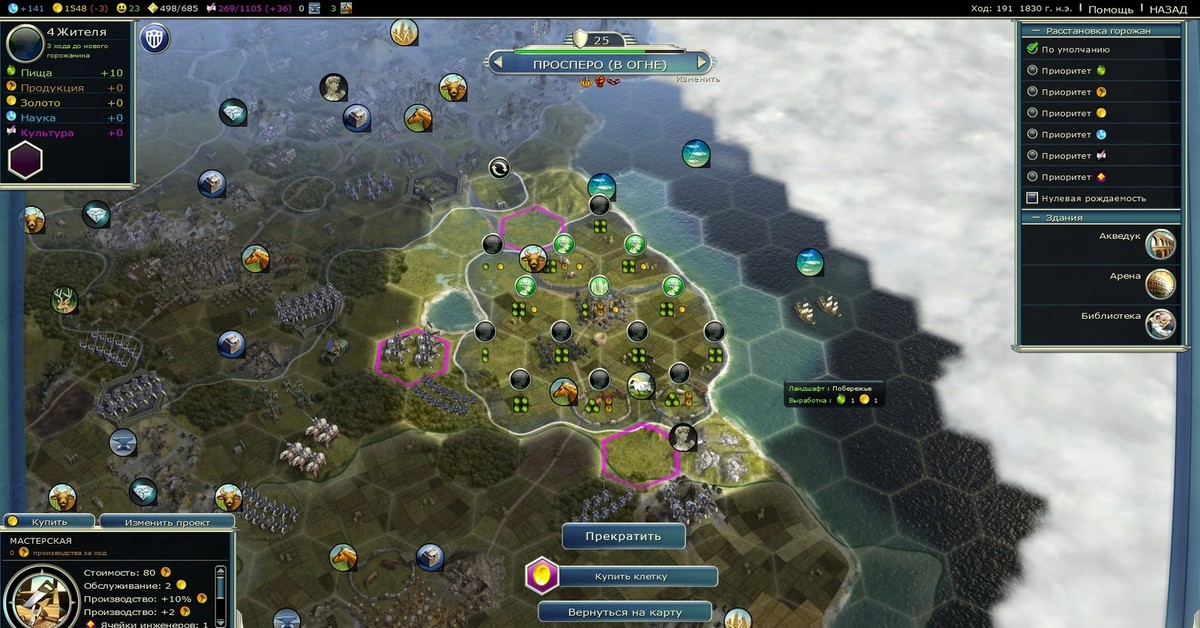1200x628 pixels.
Task: Activate Купить клетку to buy a tile
Action: click(x=631, y=577)
